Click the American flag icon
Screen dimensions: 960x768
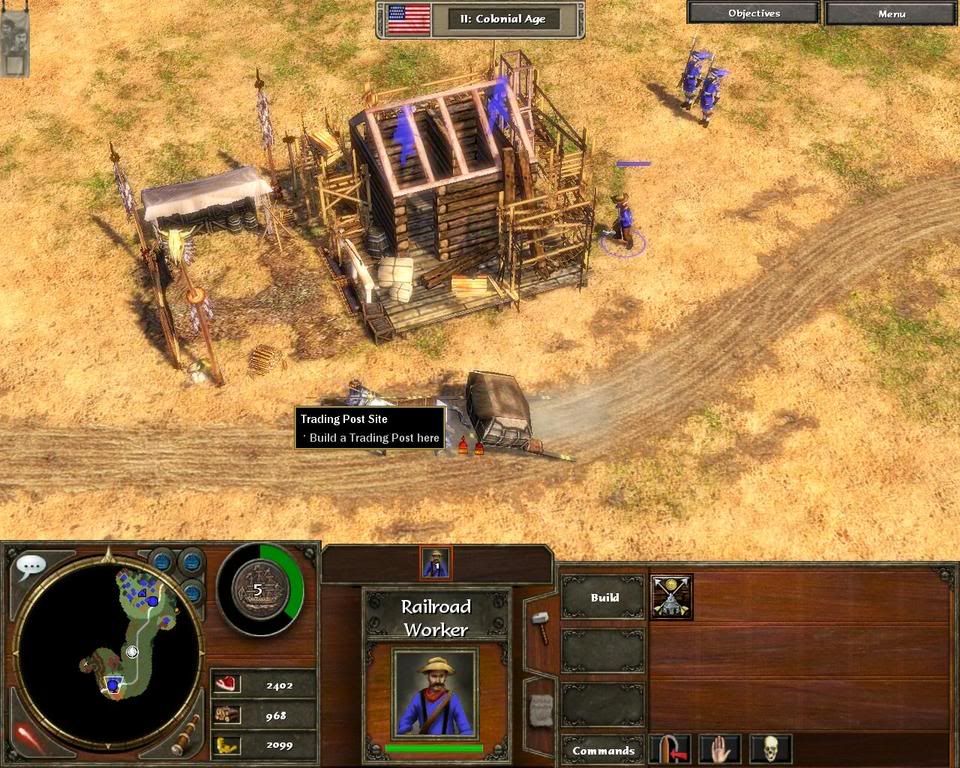tap(408, 19)
